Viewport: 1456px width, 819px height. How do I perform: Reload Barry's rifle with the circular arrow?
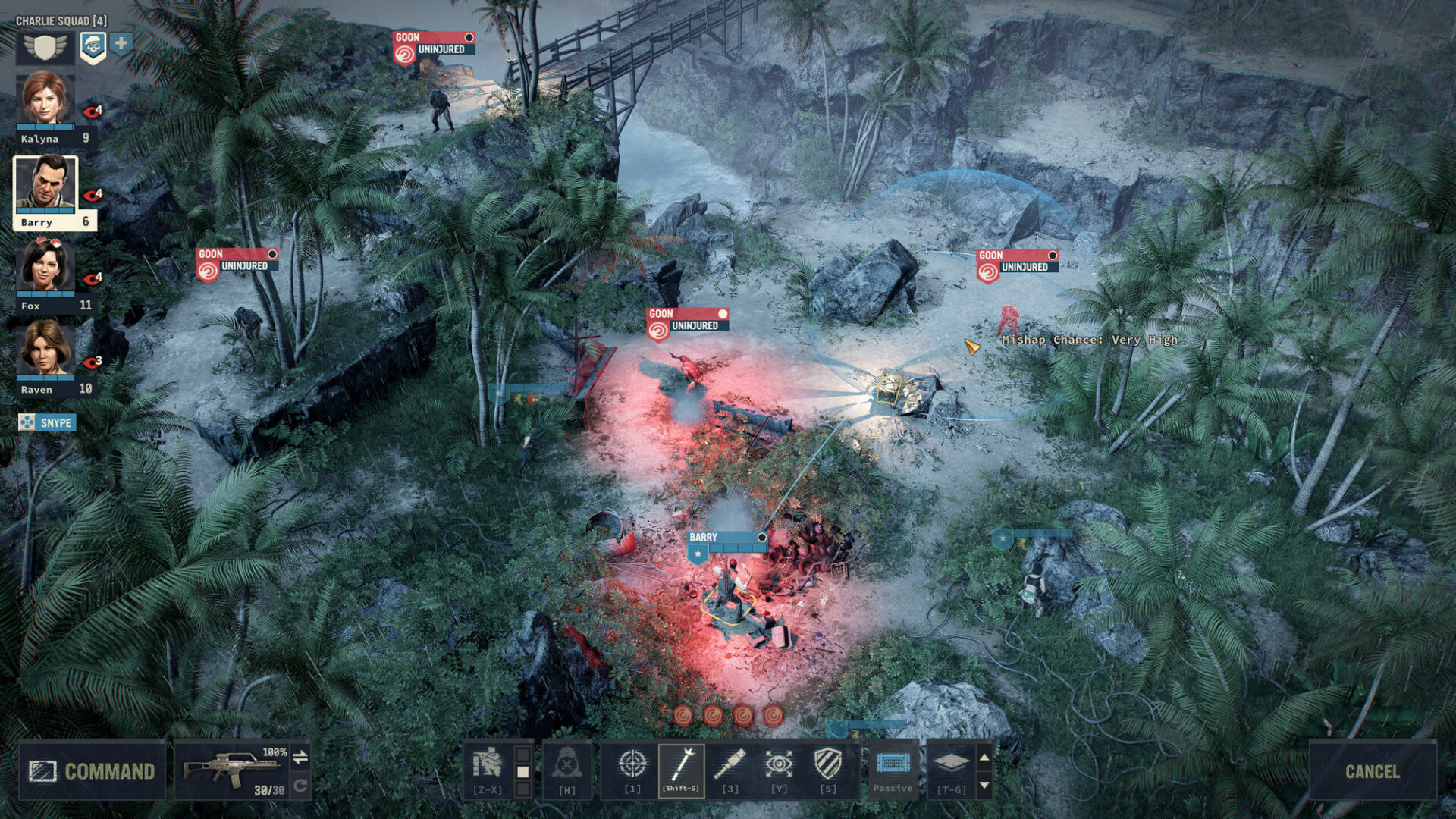pyautogui.click(x=300, y=786)
